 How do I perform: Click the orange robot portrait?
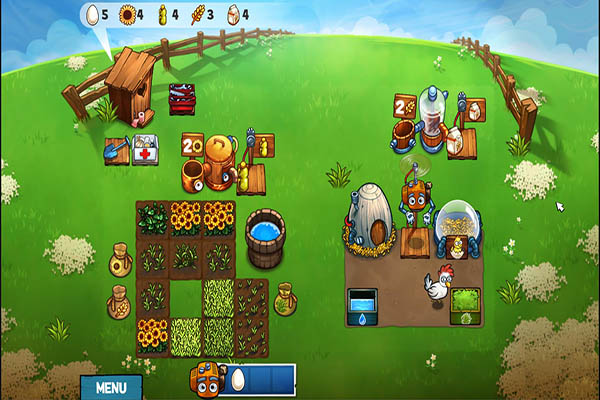208,380
